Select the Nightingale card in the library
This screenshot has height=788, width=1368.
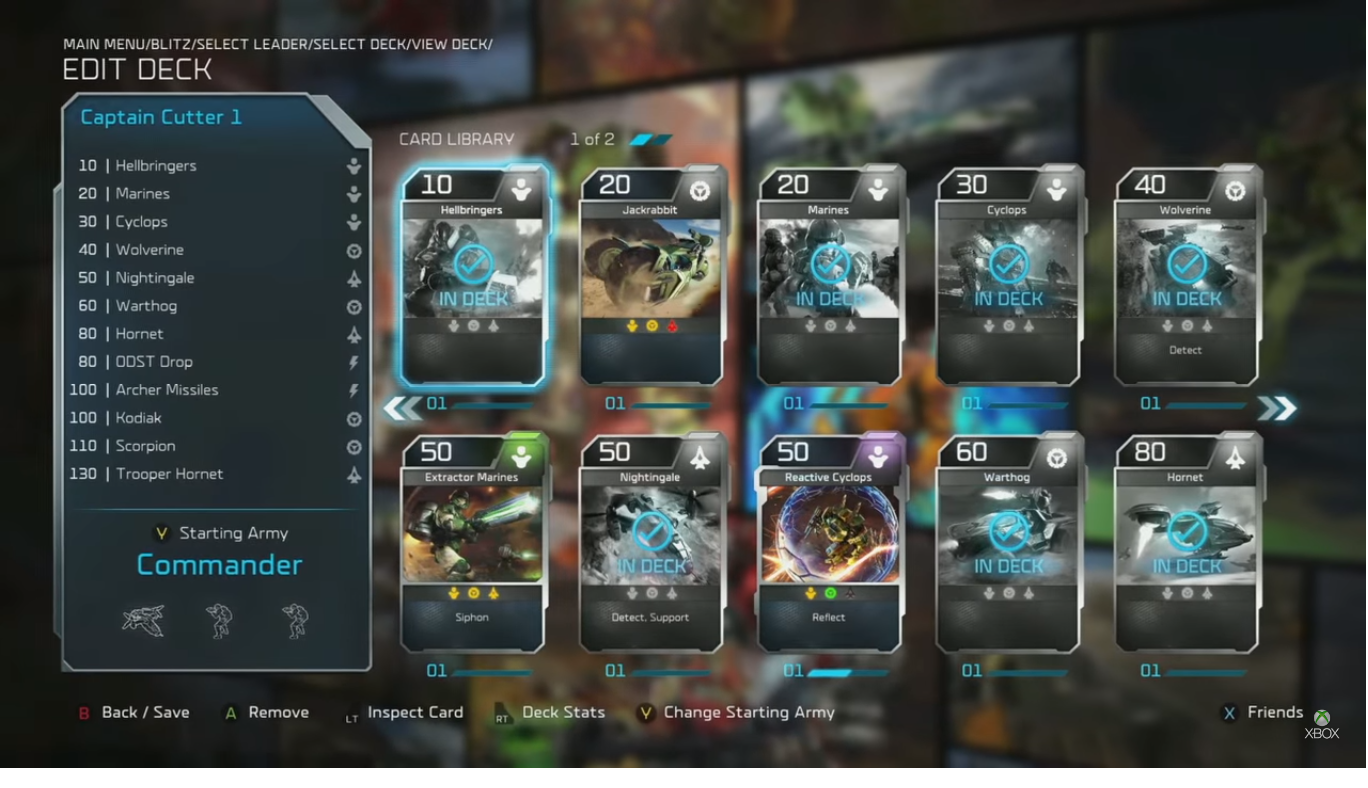click(651, 543)
